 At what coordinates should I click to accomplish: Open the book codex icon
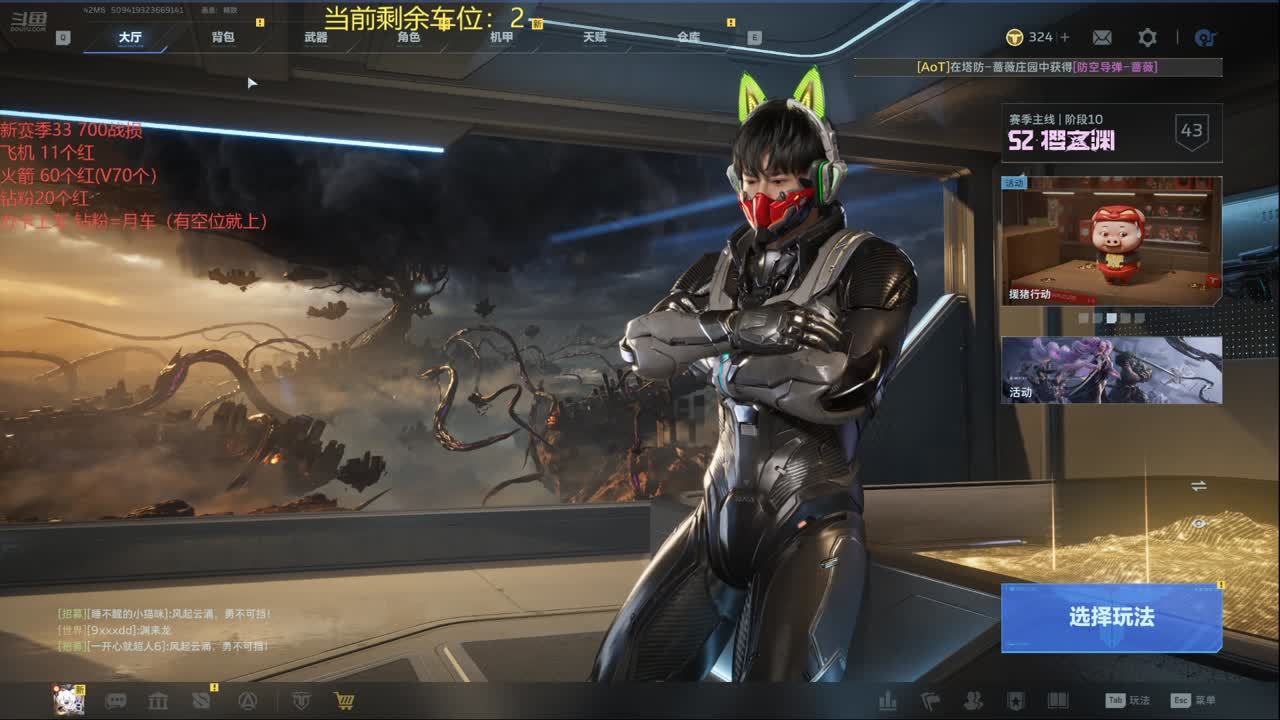tap(1057, 701)
